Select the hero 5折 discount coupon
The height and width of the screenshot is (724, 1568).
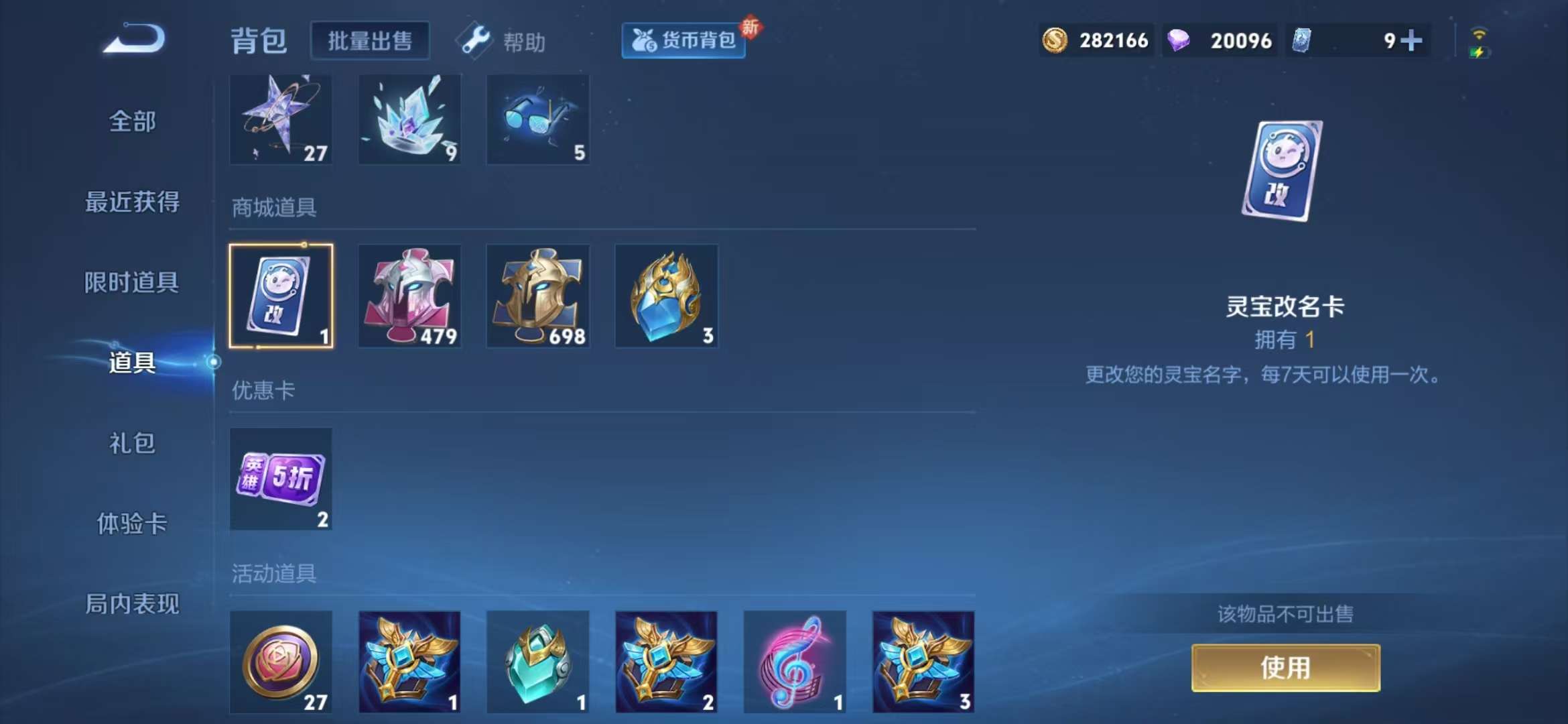click(281, 478)
